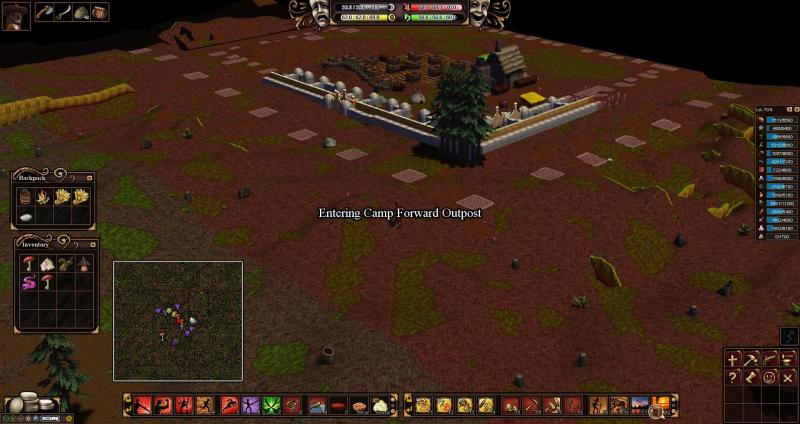Open the question mark help button
This screenshot has height=424, width=800.
(734, 377)
